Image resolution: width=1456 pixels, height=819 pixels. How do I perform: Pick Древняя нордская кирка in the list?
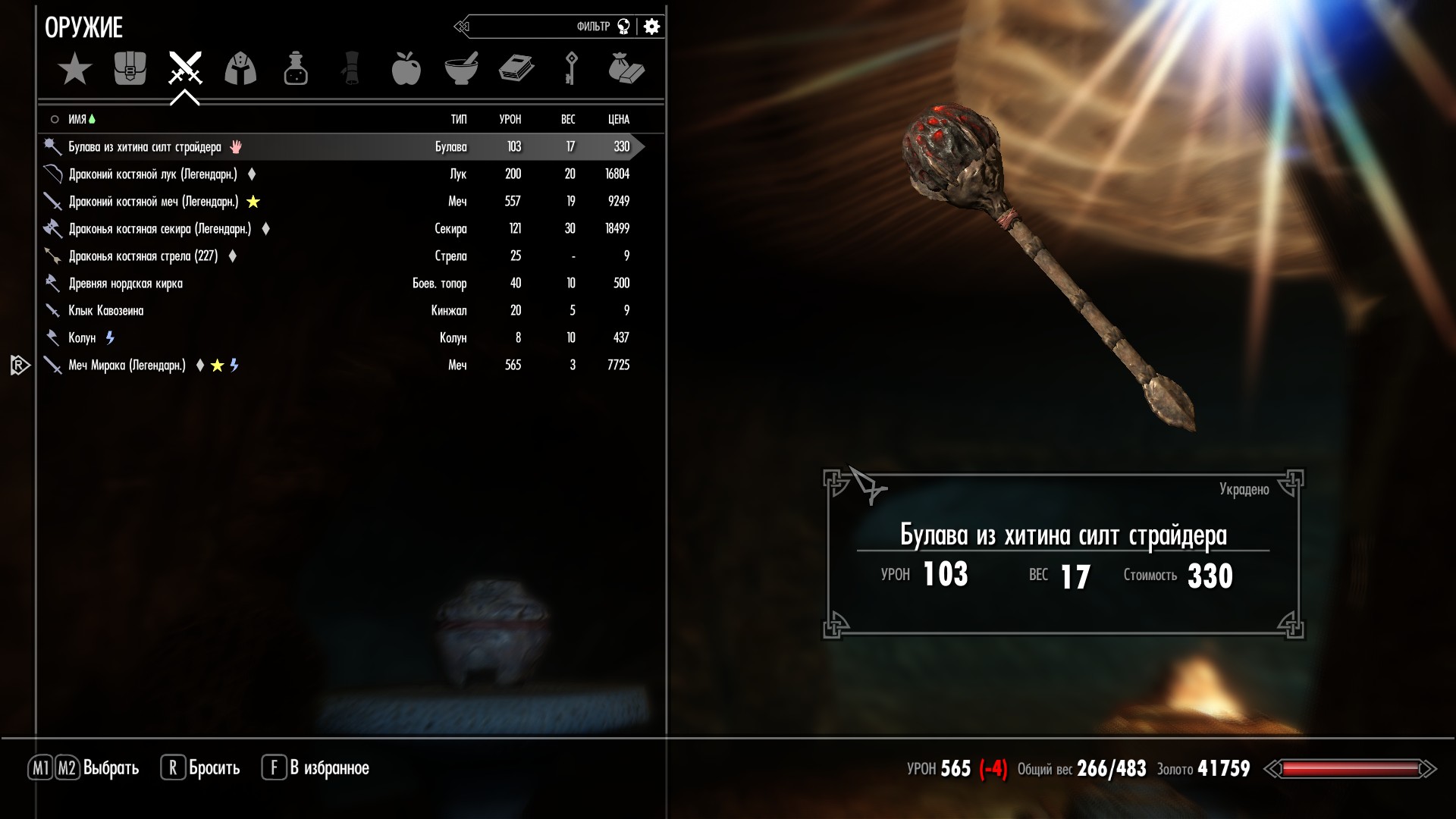[x=125, y=284]
